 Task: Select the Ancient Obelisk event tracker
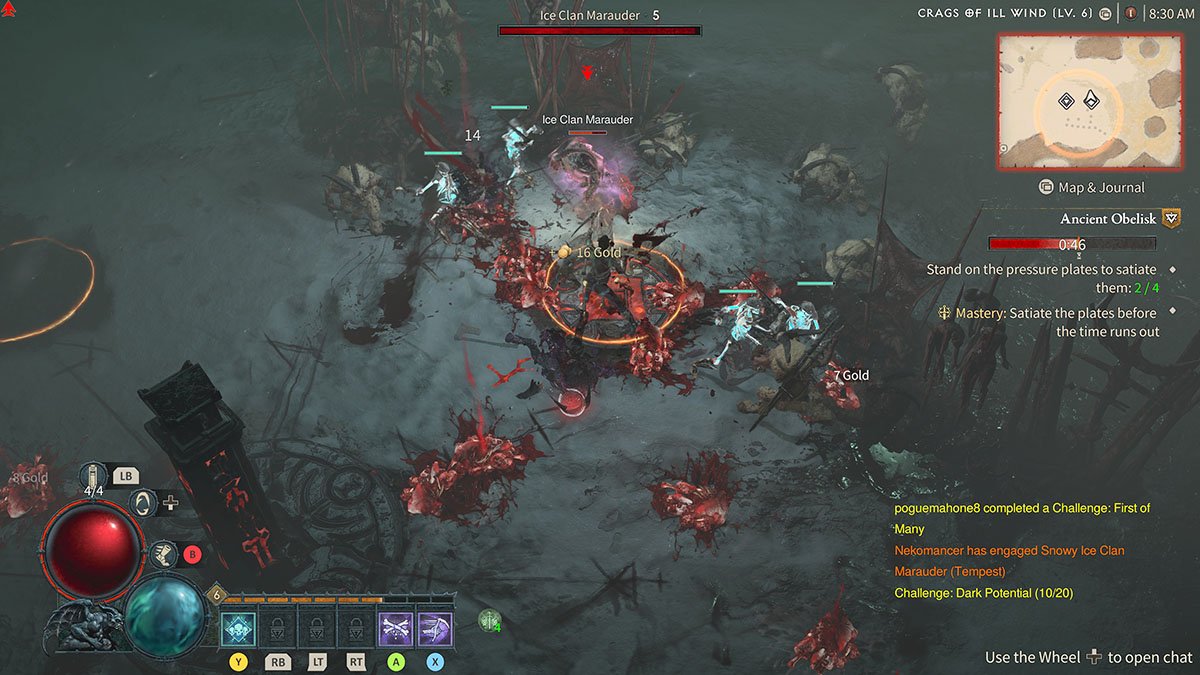click(1108, 218)
